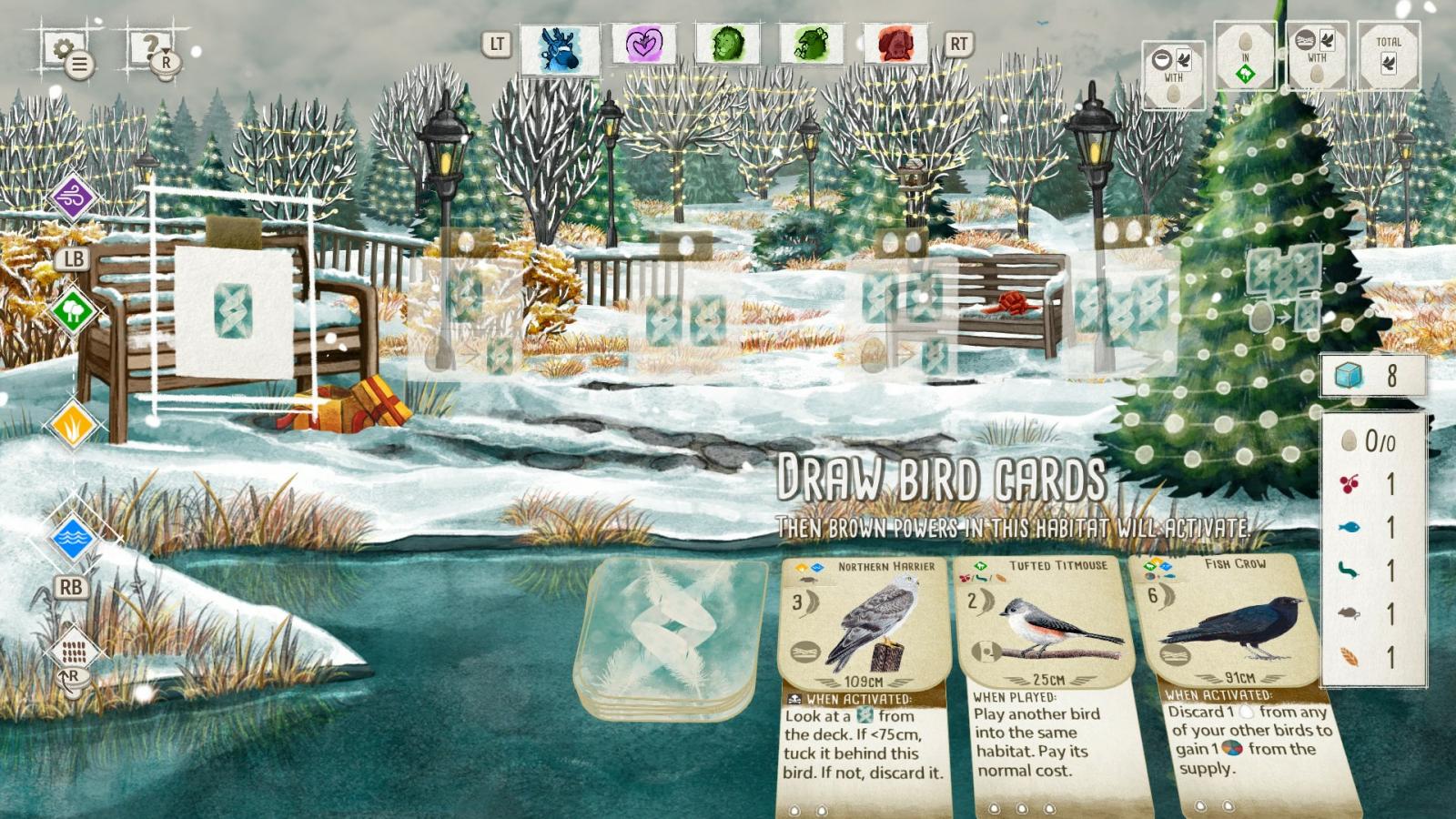1456x819 pixels.
Task: Choose the purple play-a-bird action diamond
Action: click(x=73, y=197)
